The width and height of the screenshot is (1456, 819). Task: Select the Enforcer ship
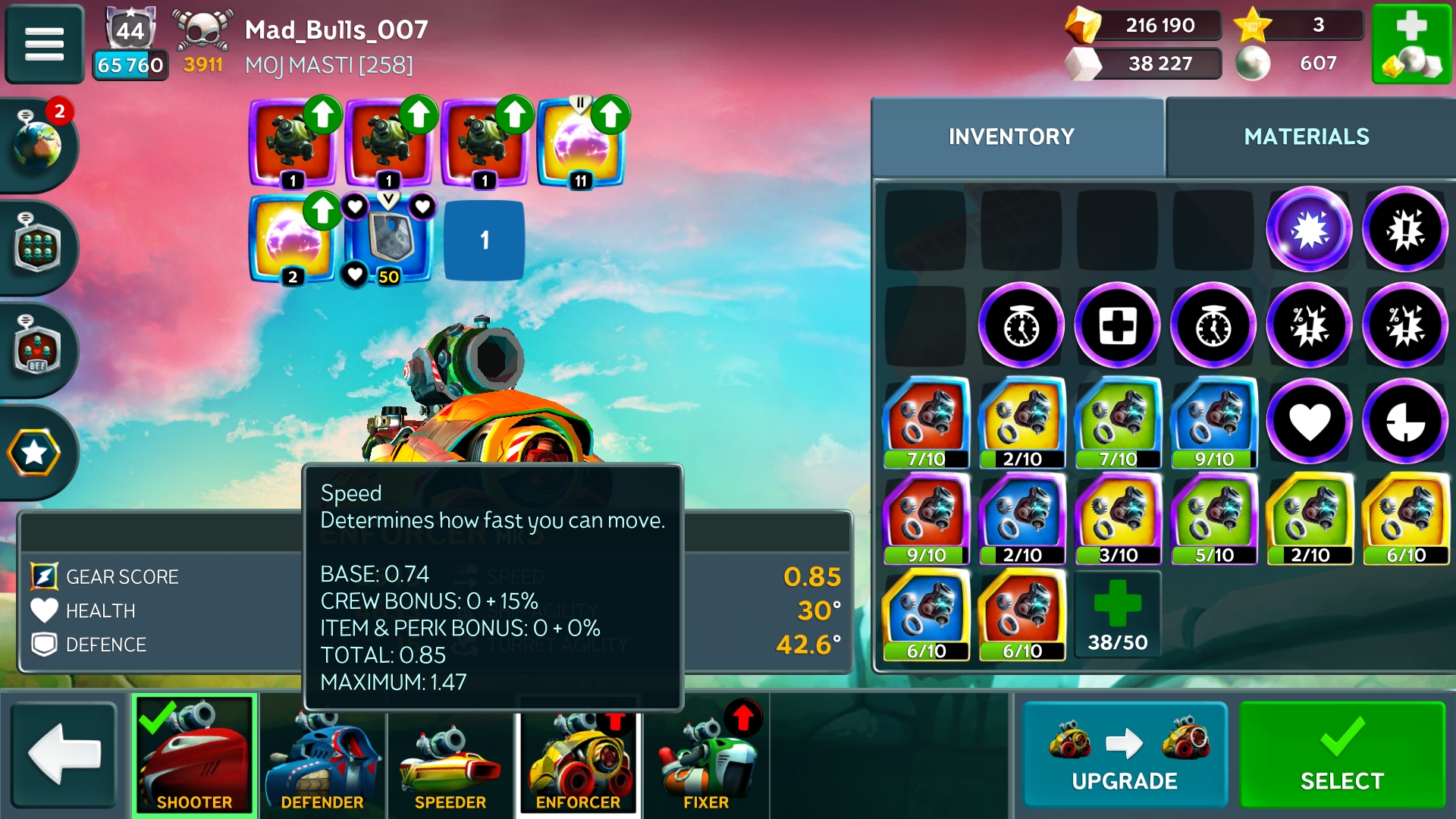[x=579, y=755]
